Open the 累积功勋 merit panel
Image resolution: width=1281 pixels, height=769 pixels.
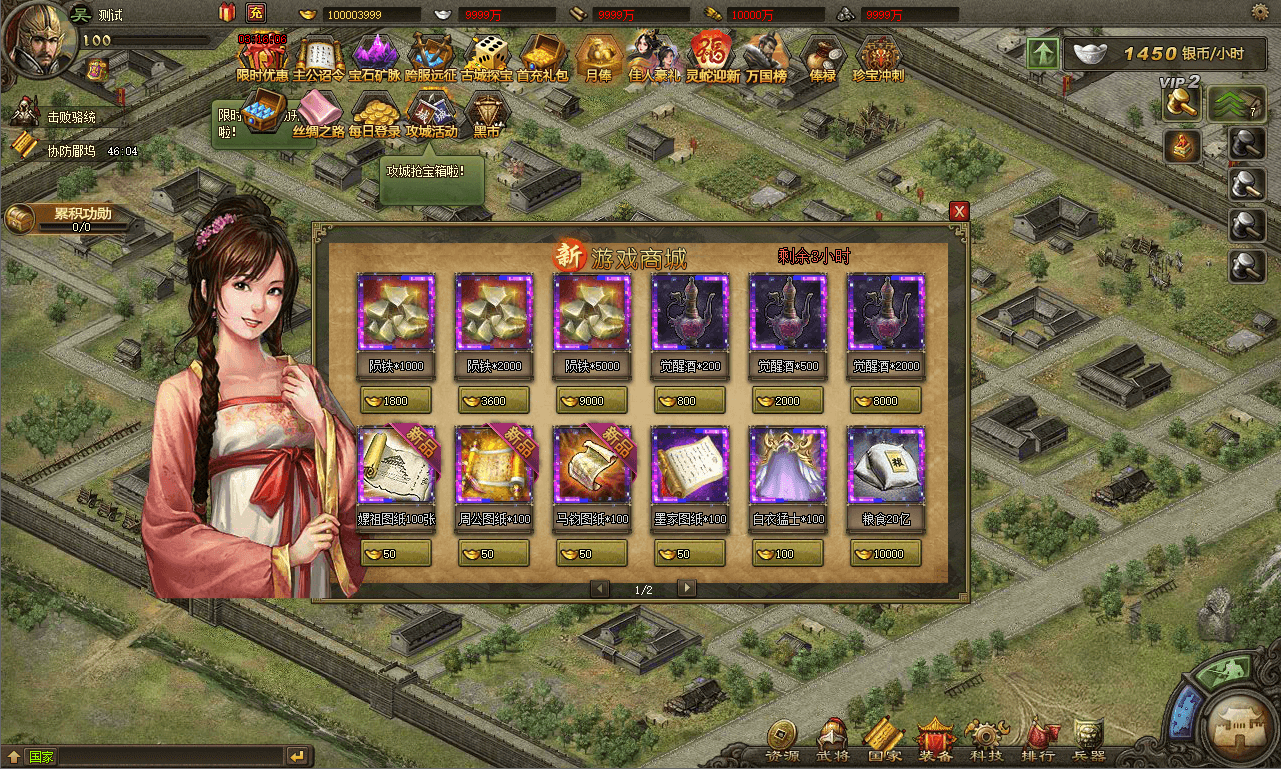click(70, 218)
